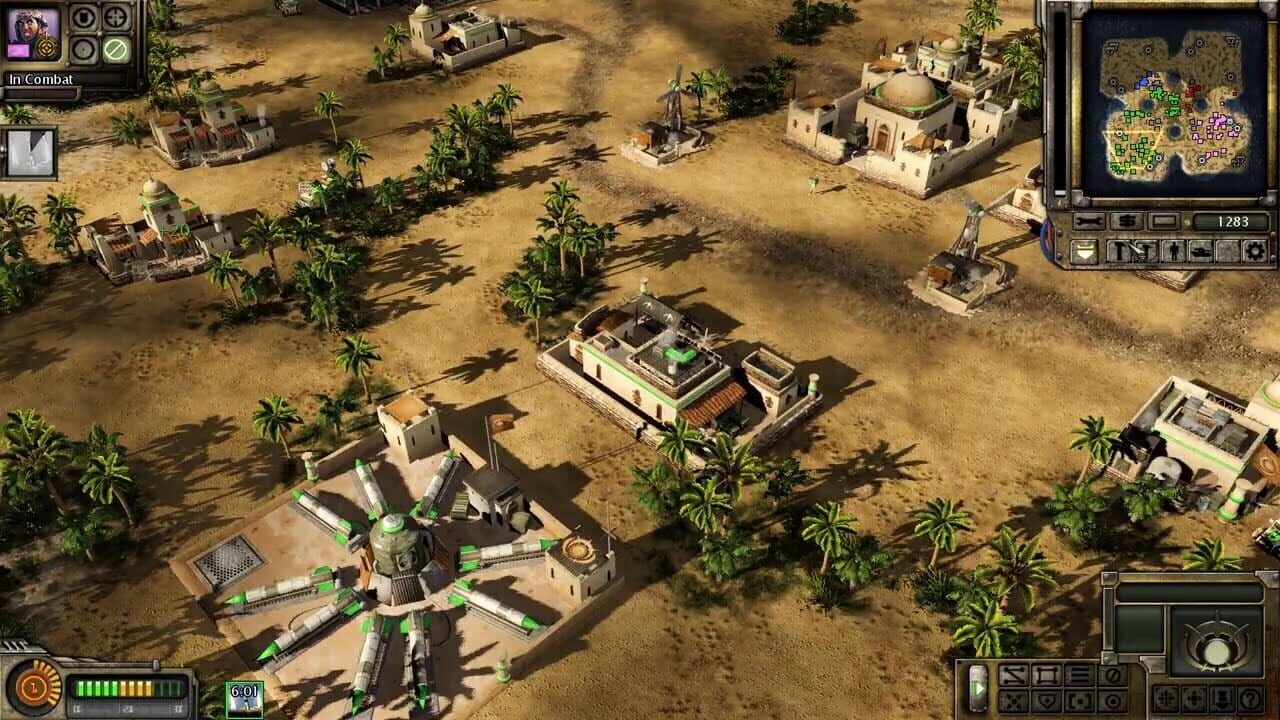Switch to the infantry production tab

pos(1174,251)
